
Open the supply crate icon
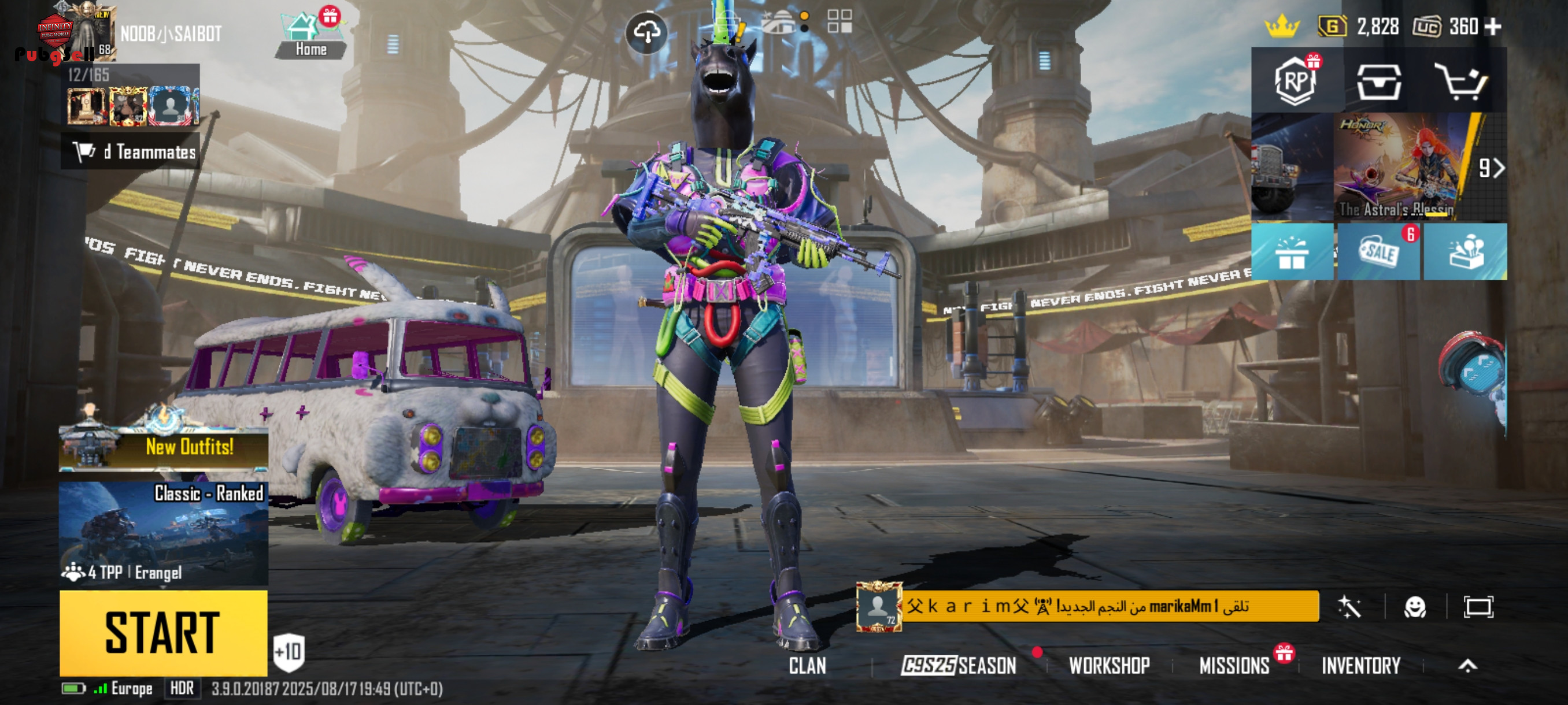[1379, 82]
